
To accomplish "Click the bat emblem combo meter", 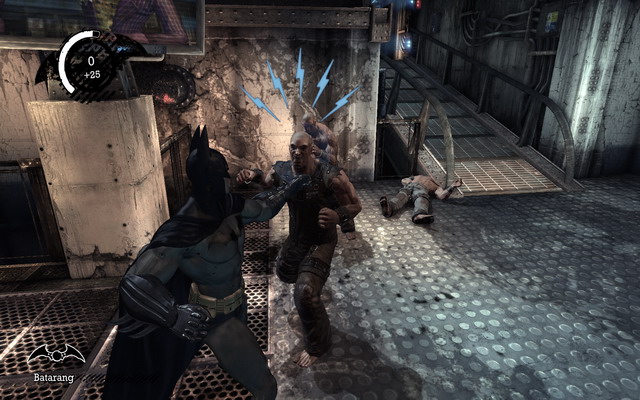I will [x=90, y=64].
